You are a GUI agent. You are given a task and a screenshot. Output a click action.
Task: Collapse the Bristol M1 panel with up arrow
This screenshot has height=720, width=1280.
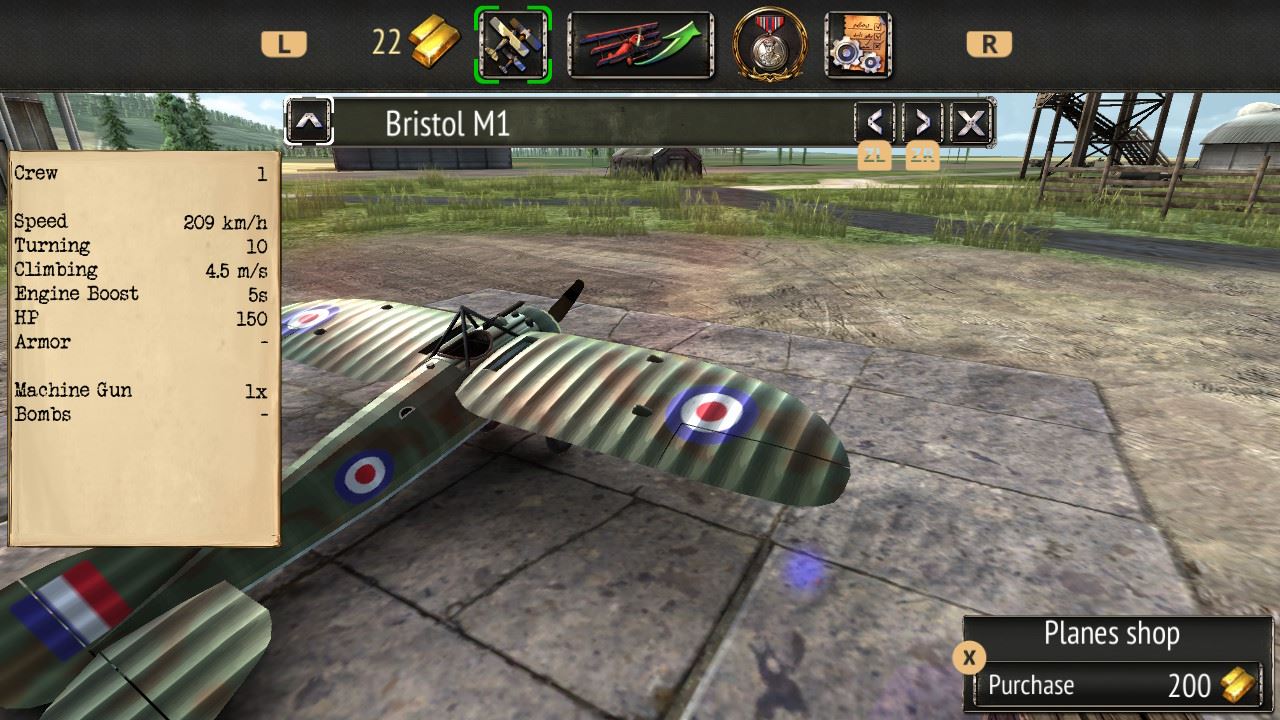pyautogui.click(x=309, y=123)
